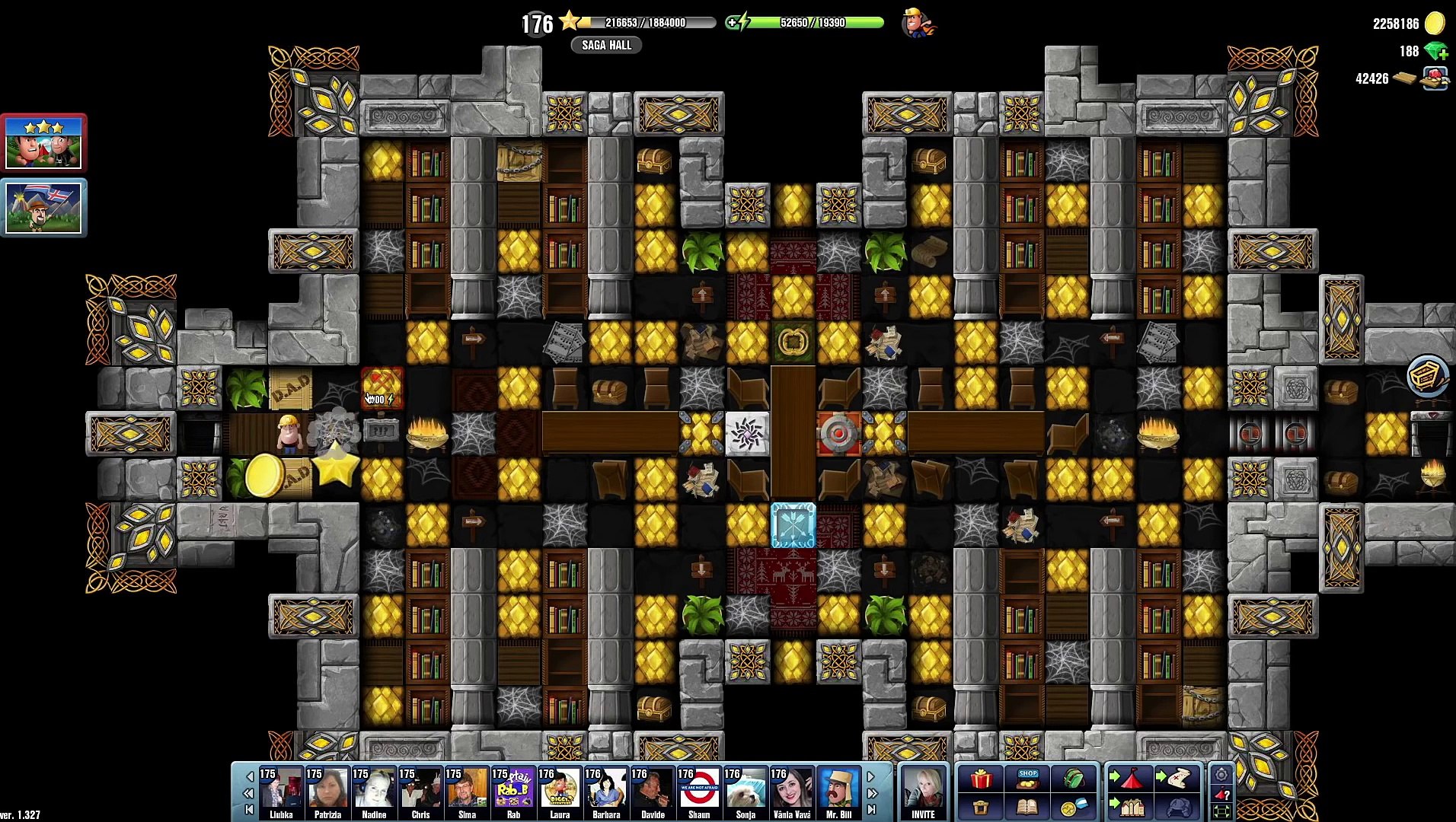Image resolution: width=1456 pixels, height=822 pixels.
Task: Select friend Liubka in the friends bar
Action: 281,792
